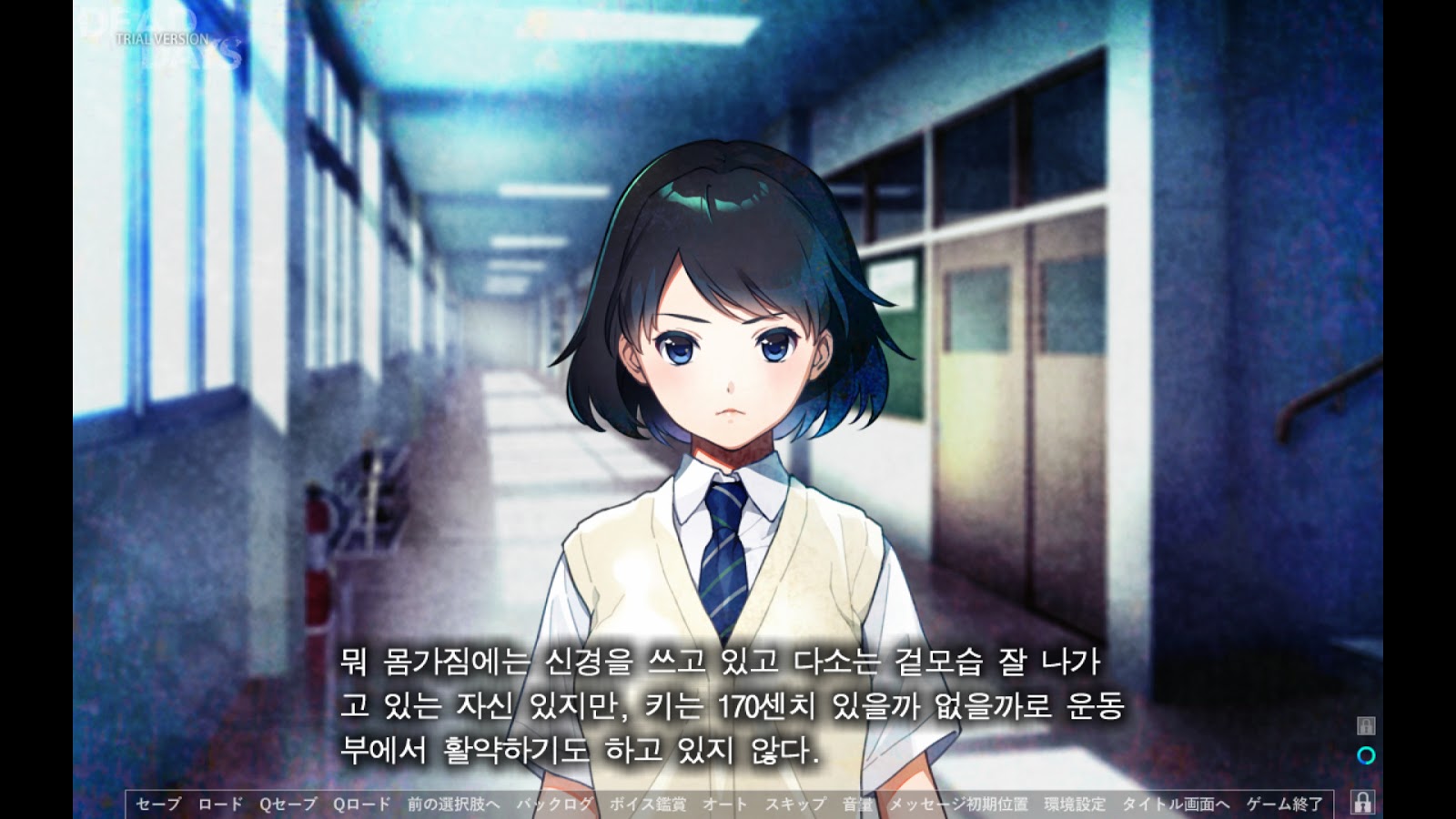The height and width of the screenshot is (819, 1456).
Task: Open the バックログ (backlog) viewer
Action: point(555,804)
